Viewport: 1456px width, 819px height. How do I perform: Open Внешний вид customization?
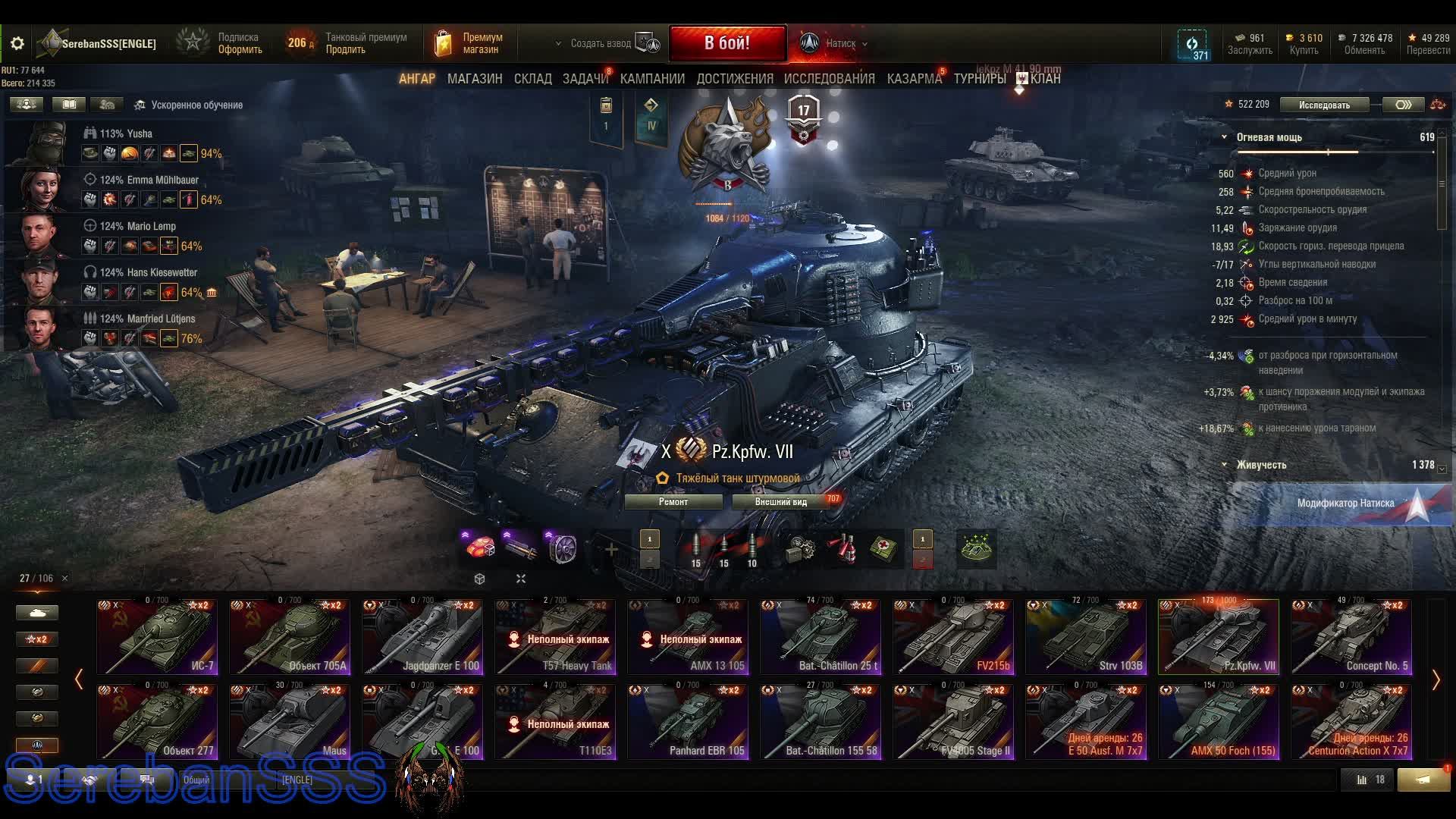[781, 502]
